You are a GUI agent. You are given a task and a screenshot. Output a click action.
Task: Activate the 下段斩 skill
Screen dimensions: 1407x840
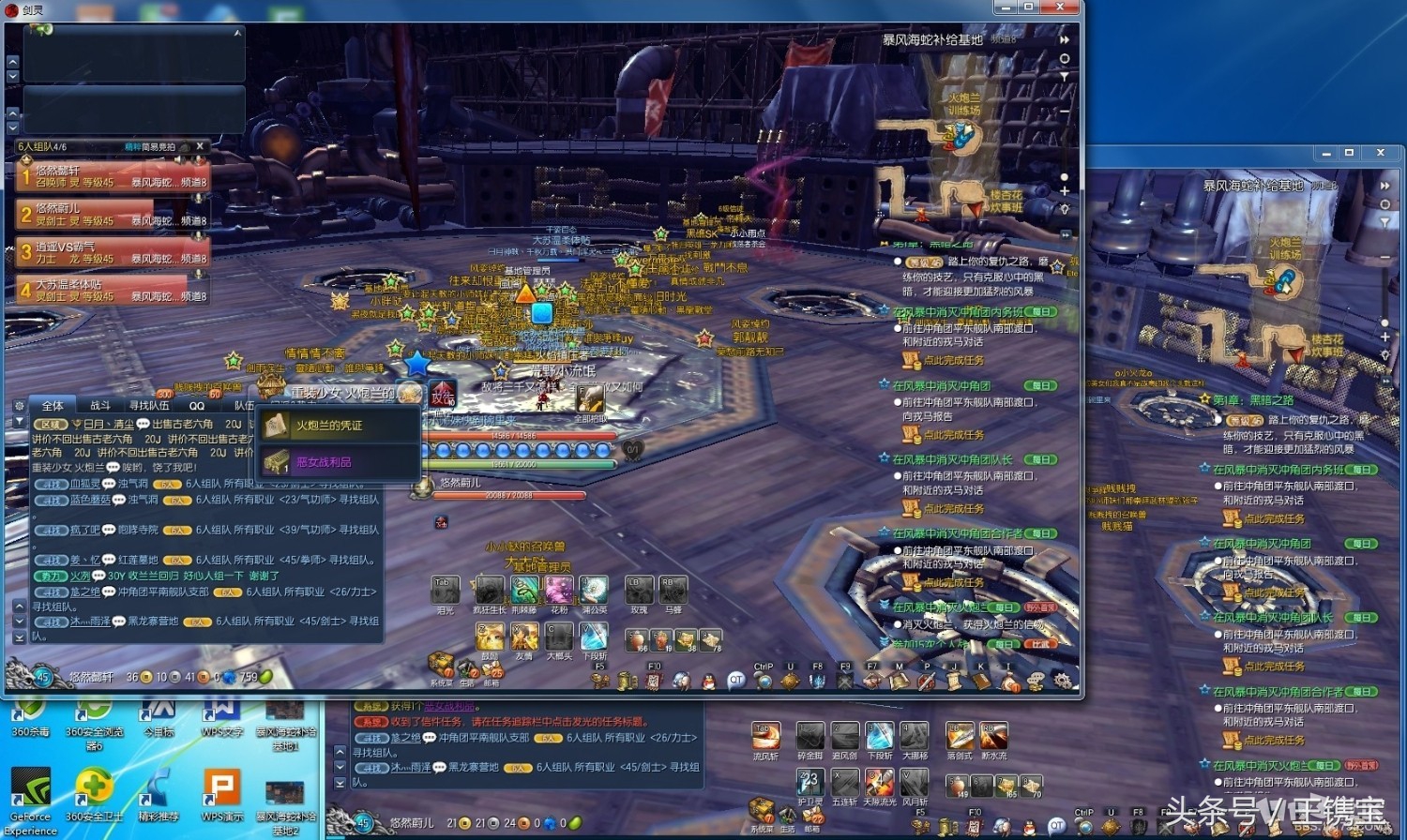(x=594, y=637)
